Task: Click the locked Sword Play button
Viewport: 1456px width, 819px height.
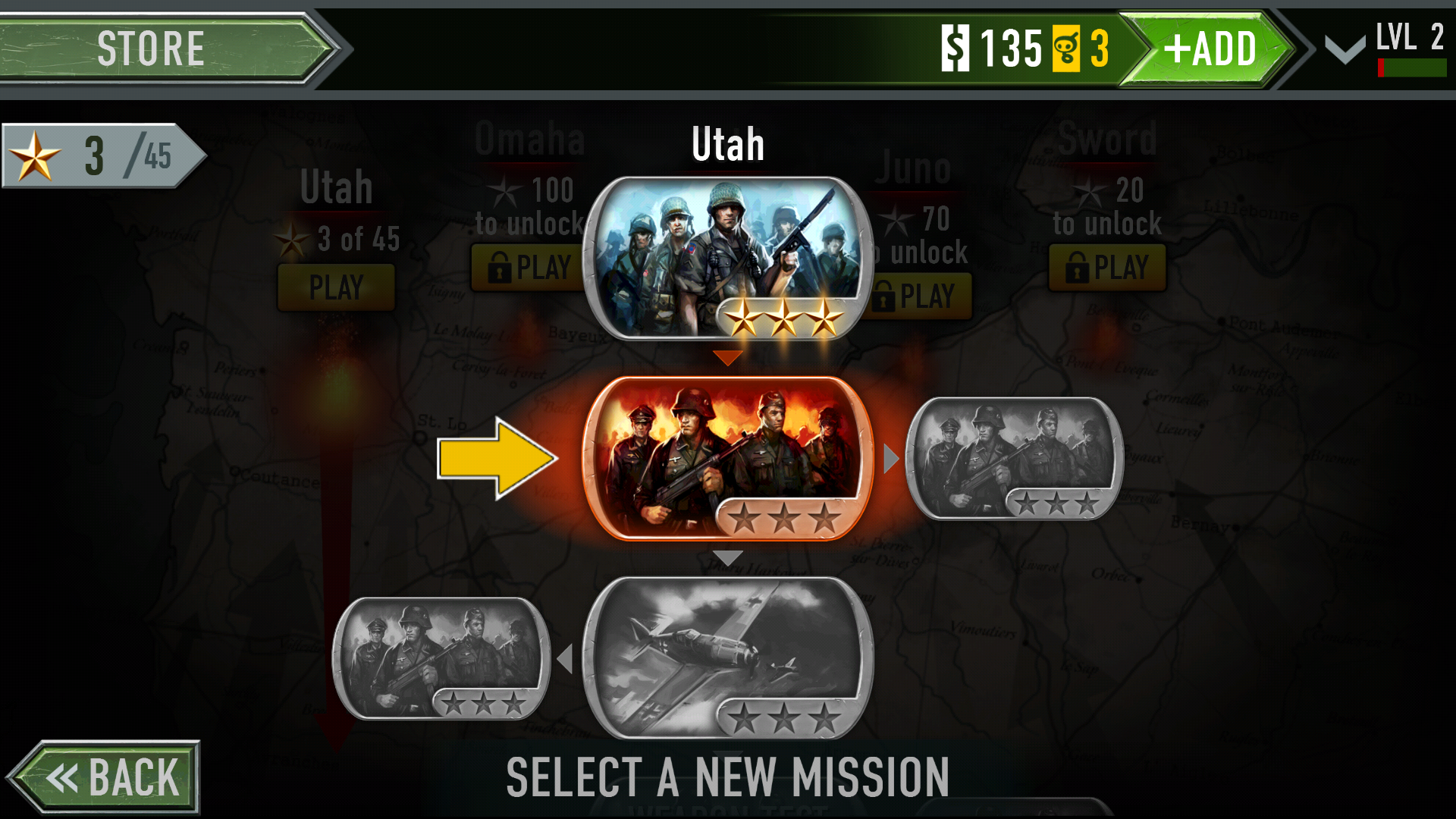Action: click(1106, 268)
